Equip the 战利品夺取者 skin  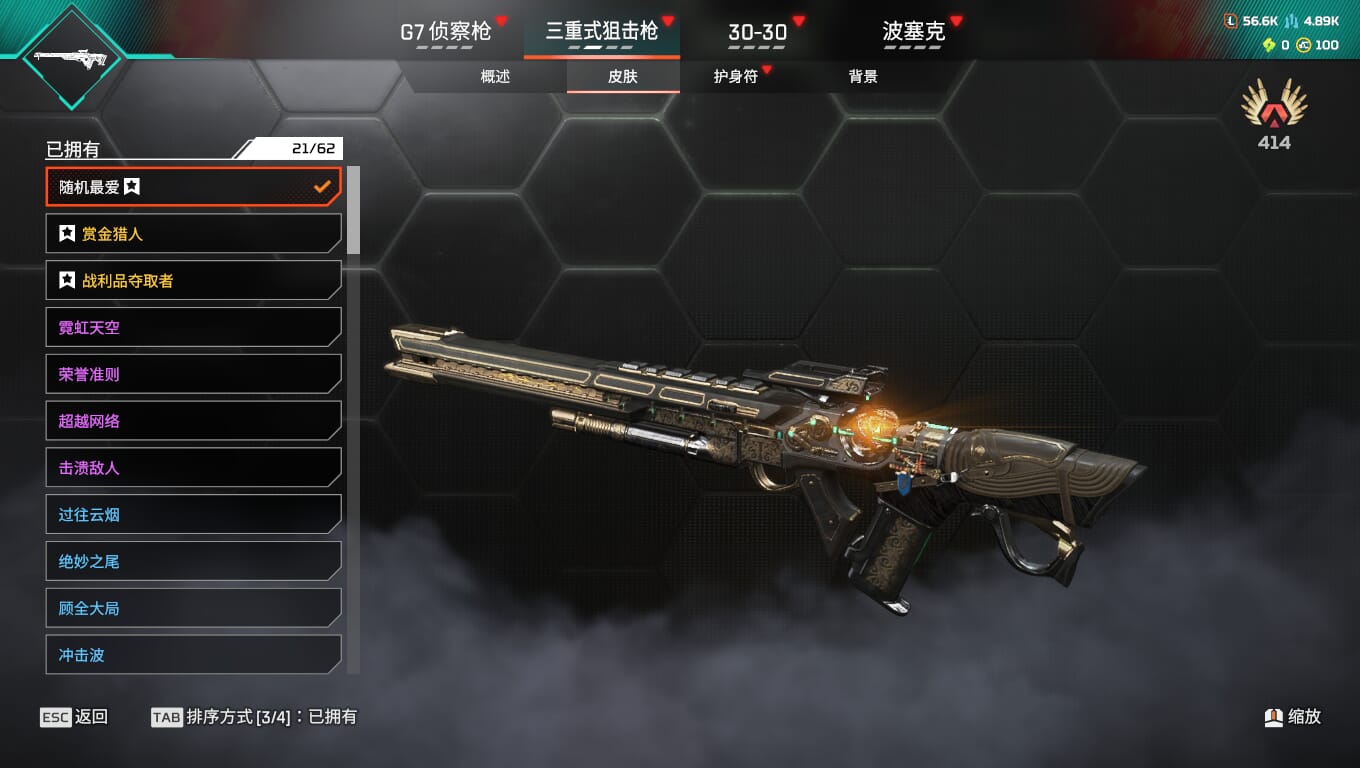[x=193, y=281]
